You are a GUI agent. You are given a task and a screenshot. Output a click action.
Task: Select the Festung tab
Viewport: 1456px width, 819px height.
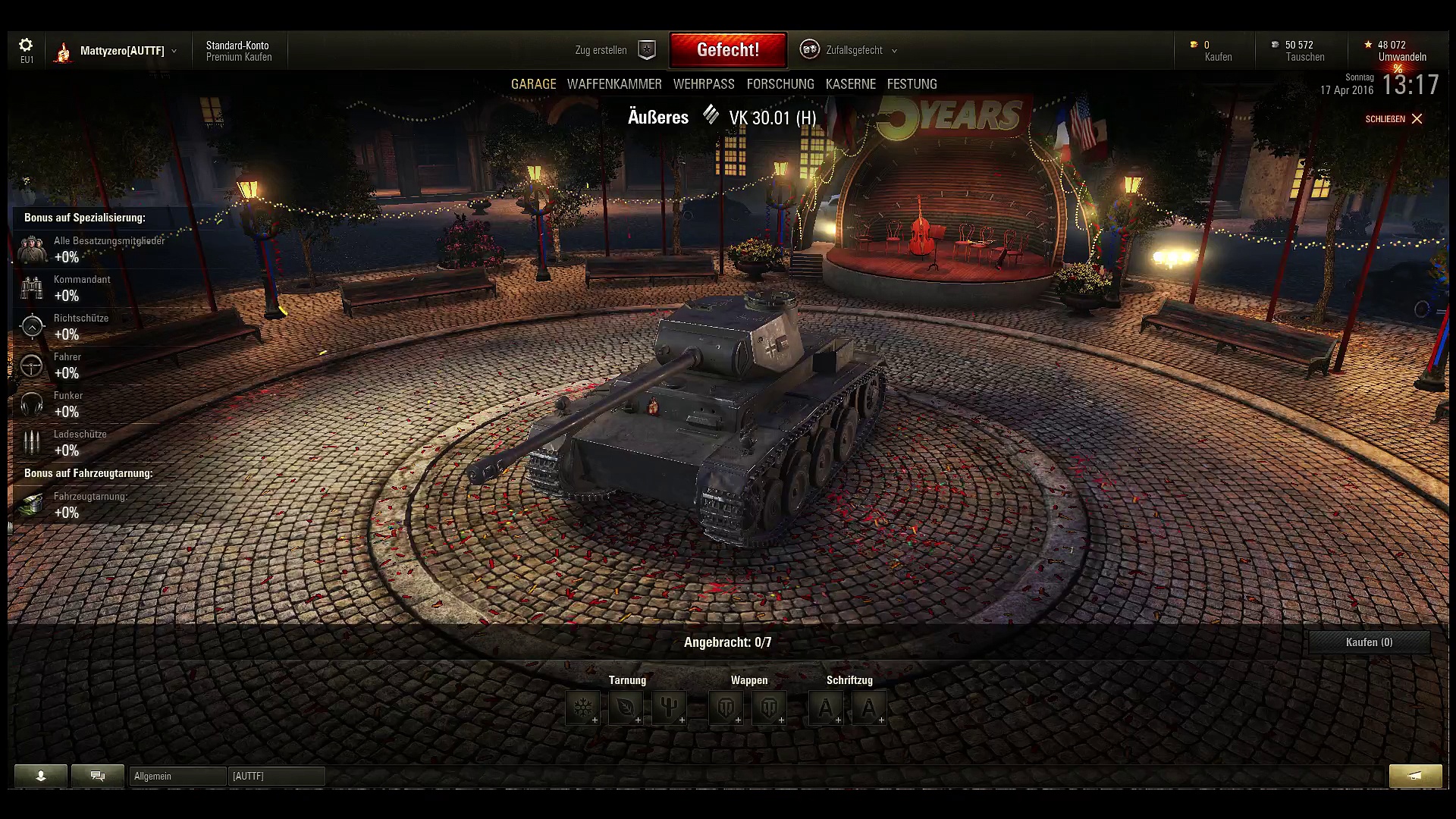912,84
